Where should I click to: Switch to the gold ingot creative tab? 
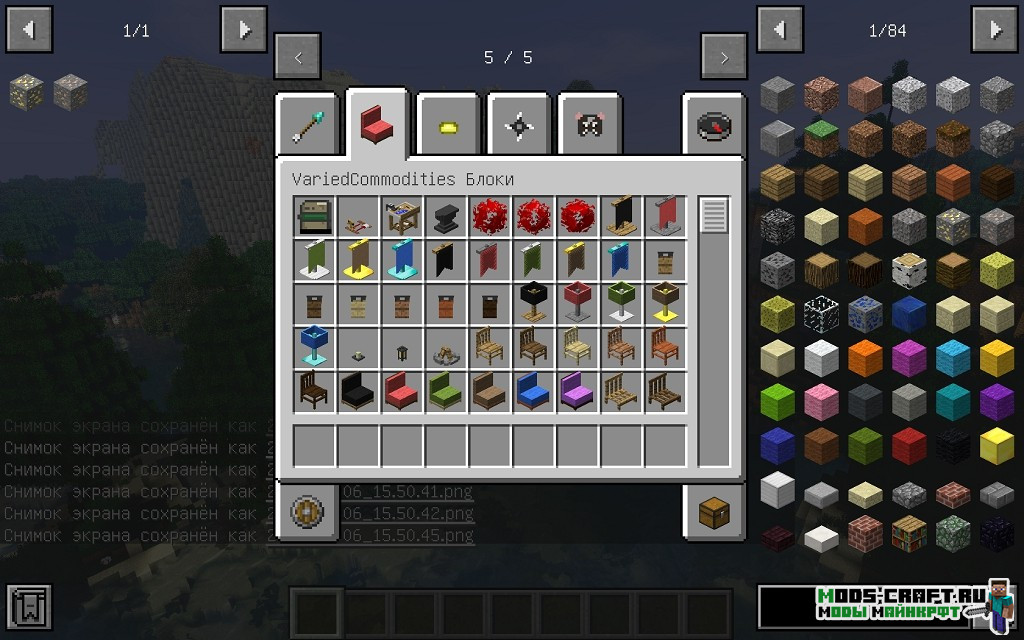(x=450, y=125)
